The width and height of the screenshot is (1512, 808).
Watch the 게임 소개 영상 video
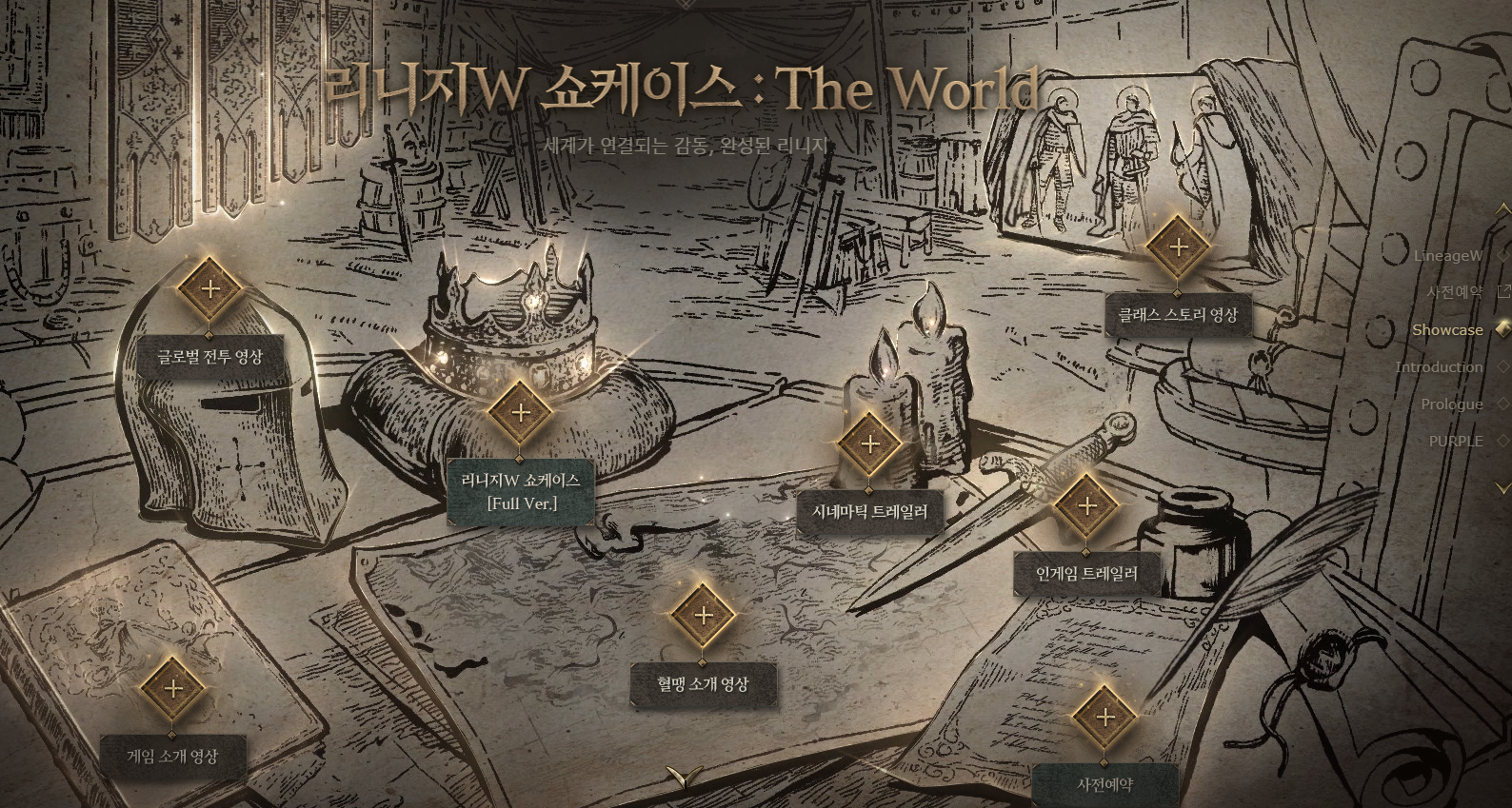click(x=172, y=689)
